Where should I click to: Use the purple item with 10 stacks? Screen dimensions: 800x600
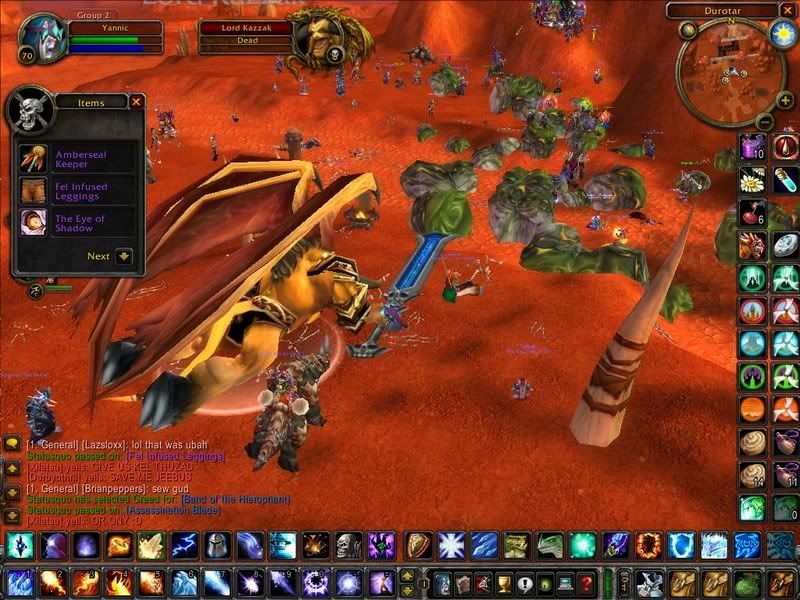(753, 147)
